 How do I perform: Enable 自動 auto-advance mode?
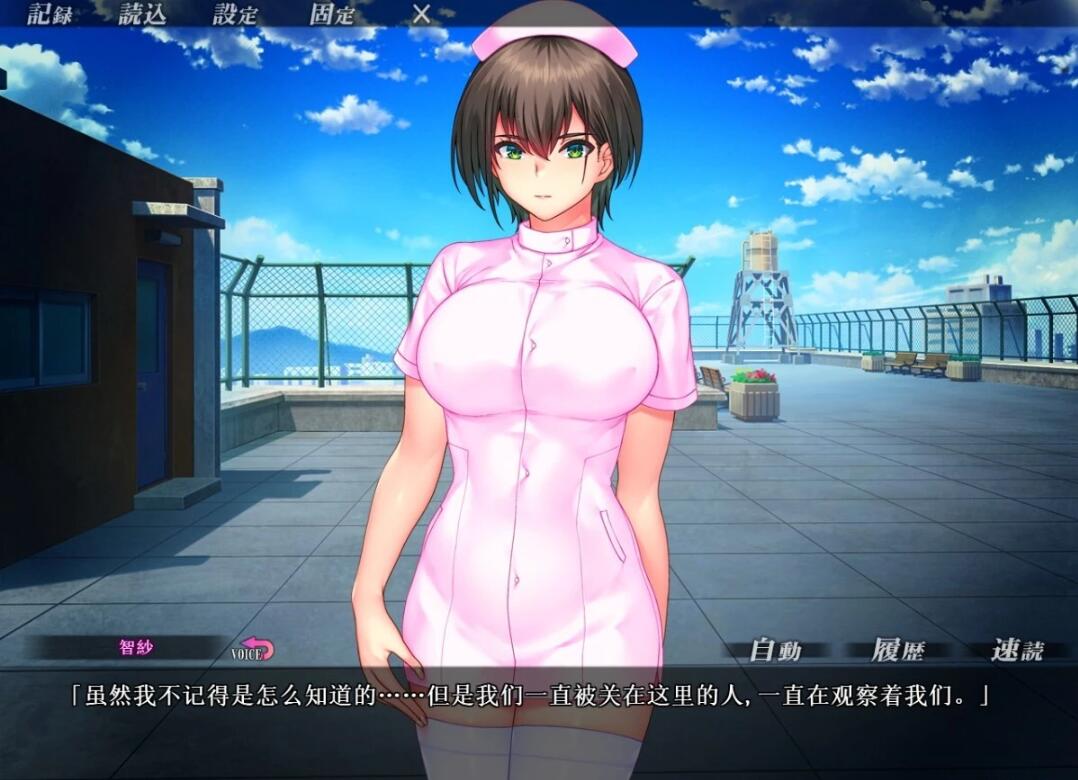[776, 651]
